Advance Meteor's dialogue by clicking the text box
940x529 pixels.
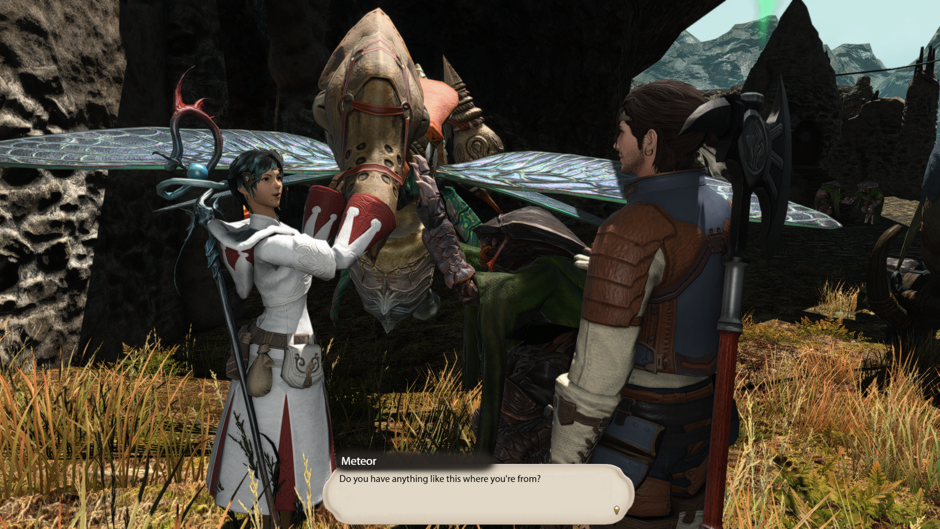tap(478, 494)
